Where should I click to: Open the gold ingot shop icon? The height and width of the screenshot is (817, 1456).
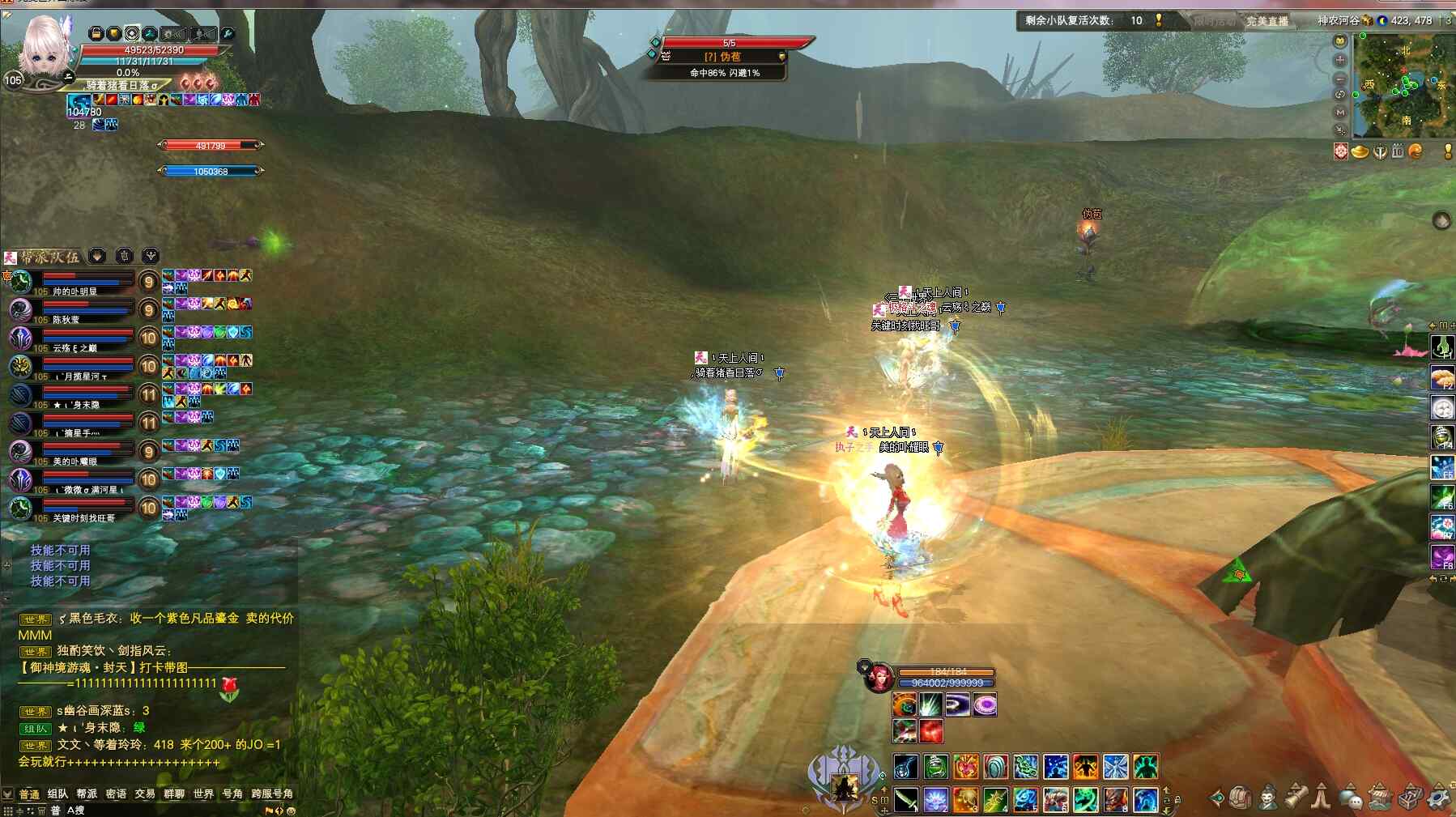tap(1360, 151)
